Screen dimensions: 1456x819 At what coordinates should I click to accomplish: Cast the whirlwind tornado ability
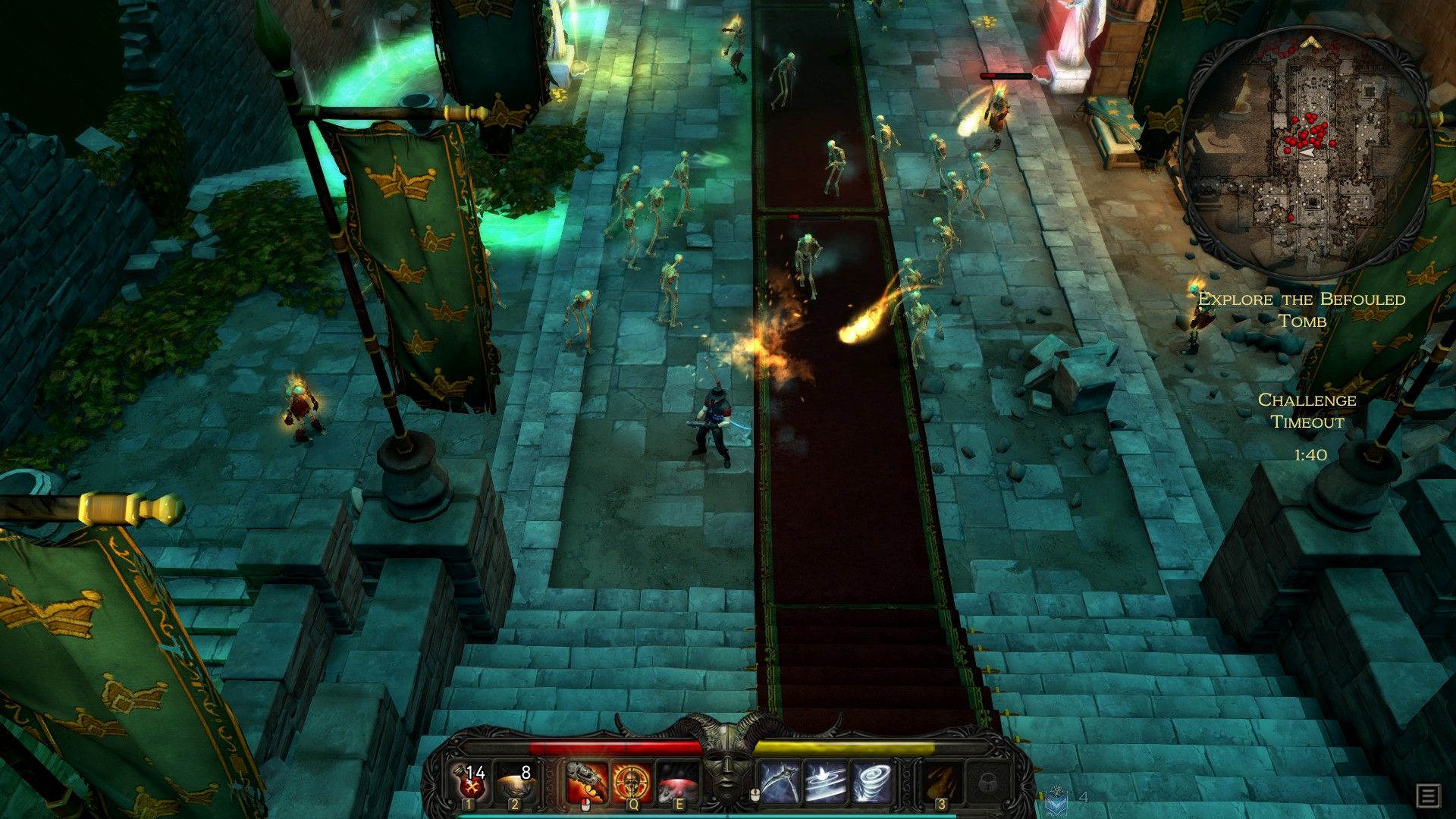click(871, 783)
